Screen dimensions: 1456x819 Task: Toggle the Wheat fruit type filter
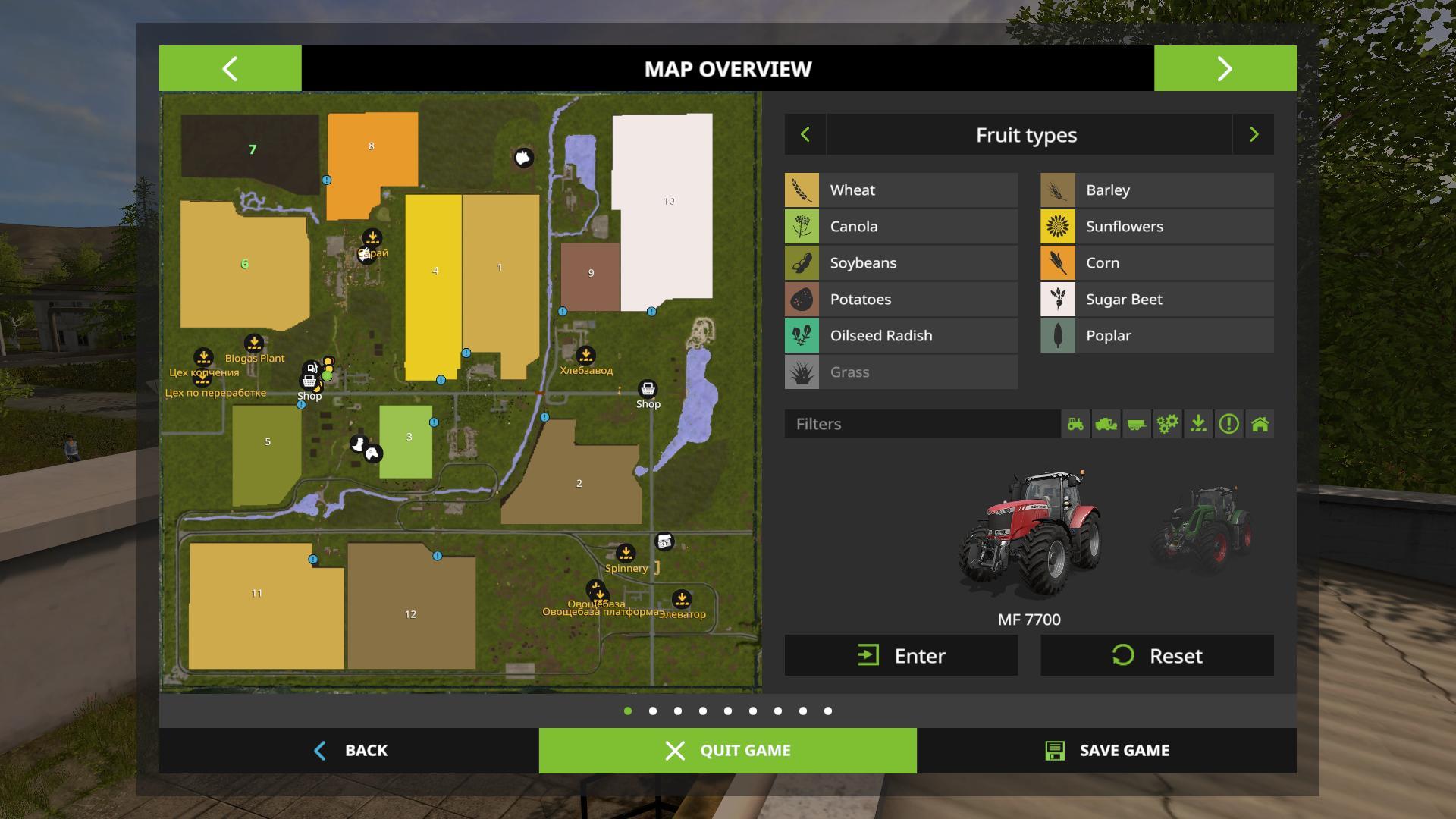click(901, 190)
